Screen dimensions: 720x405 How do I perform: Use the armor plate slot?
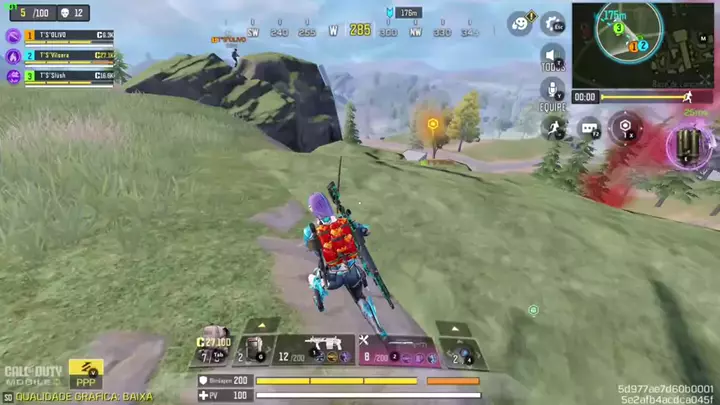pos(253,351)
